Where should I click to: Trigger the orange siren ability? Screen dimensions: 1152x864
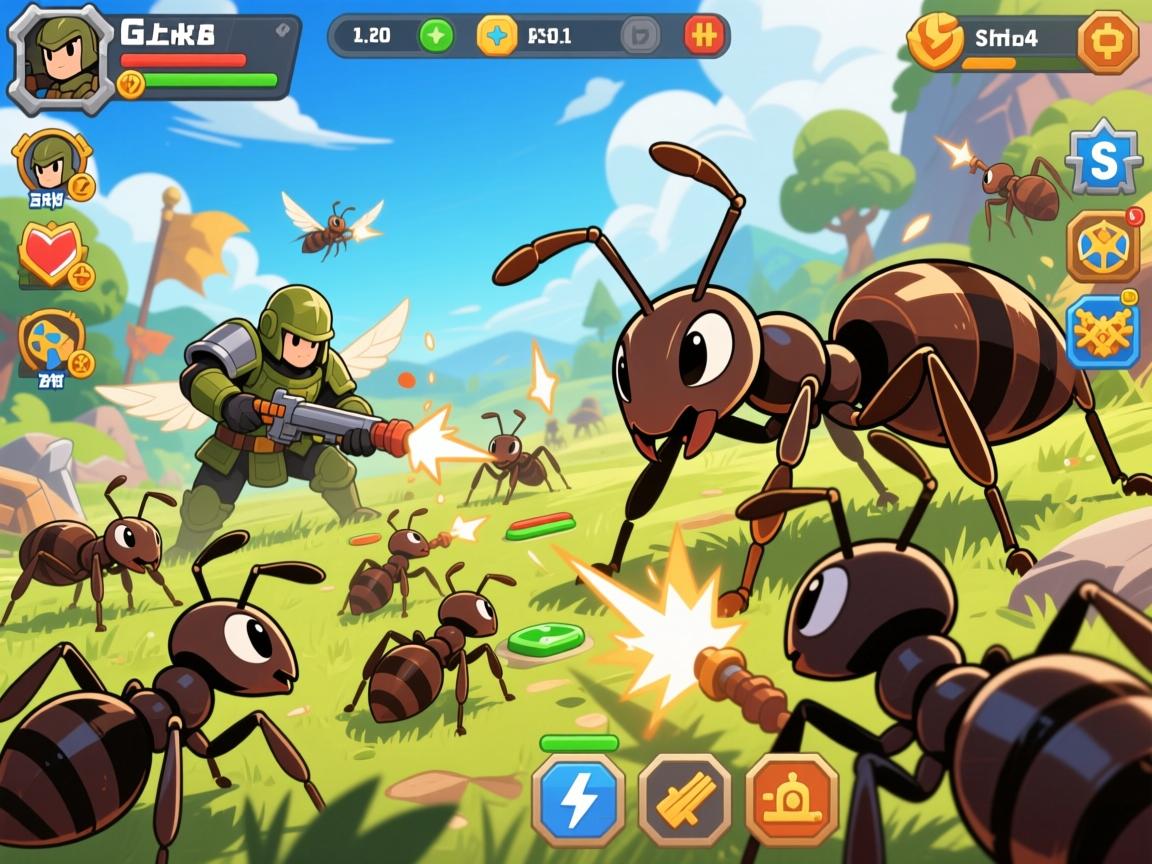[x=791, y=800]
